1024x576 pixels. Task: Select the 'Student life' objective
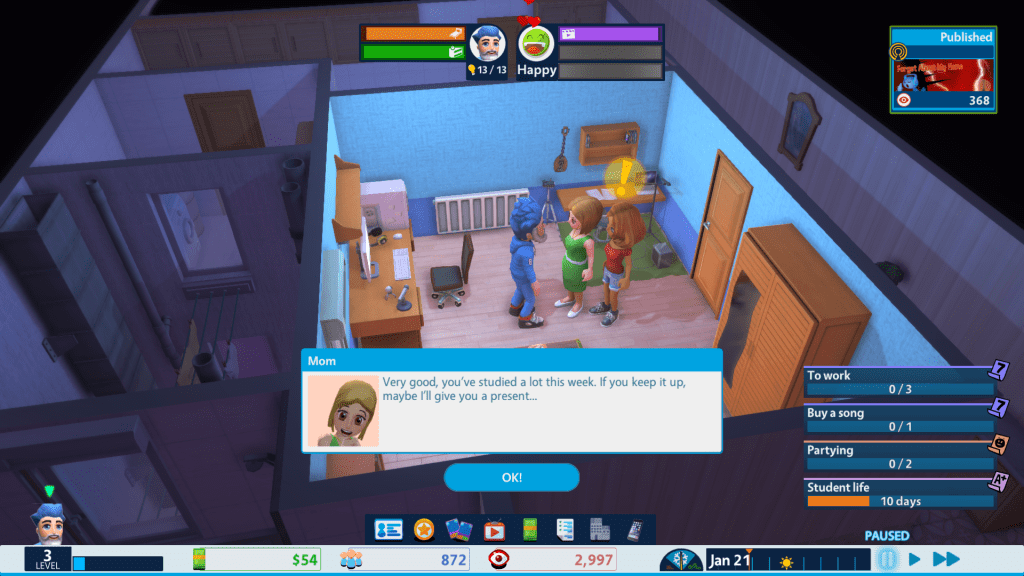(900, 493)
